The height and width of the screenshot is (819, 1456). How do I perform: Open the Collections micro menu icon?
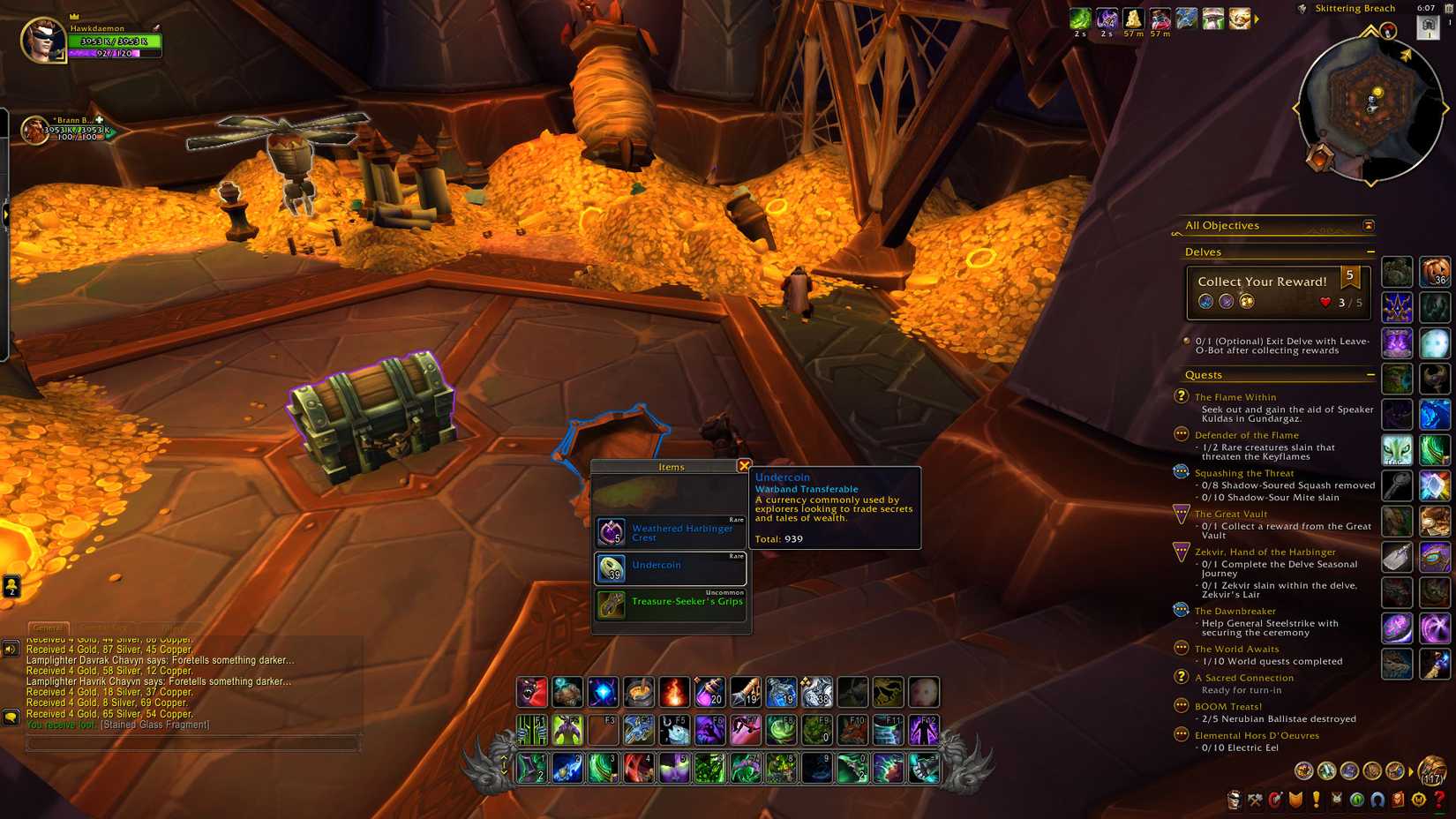pyautogui.click(x=1375, y=800)
